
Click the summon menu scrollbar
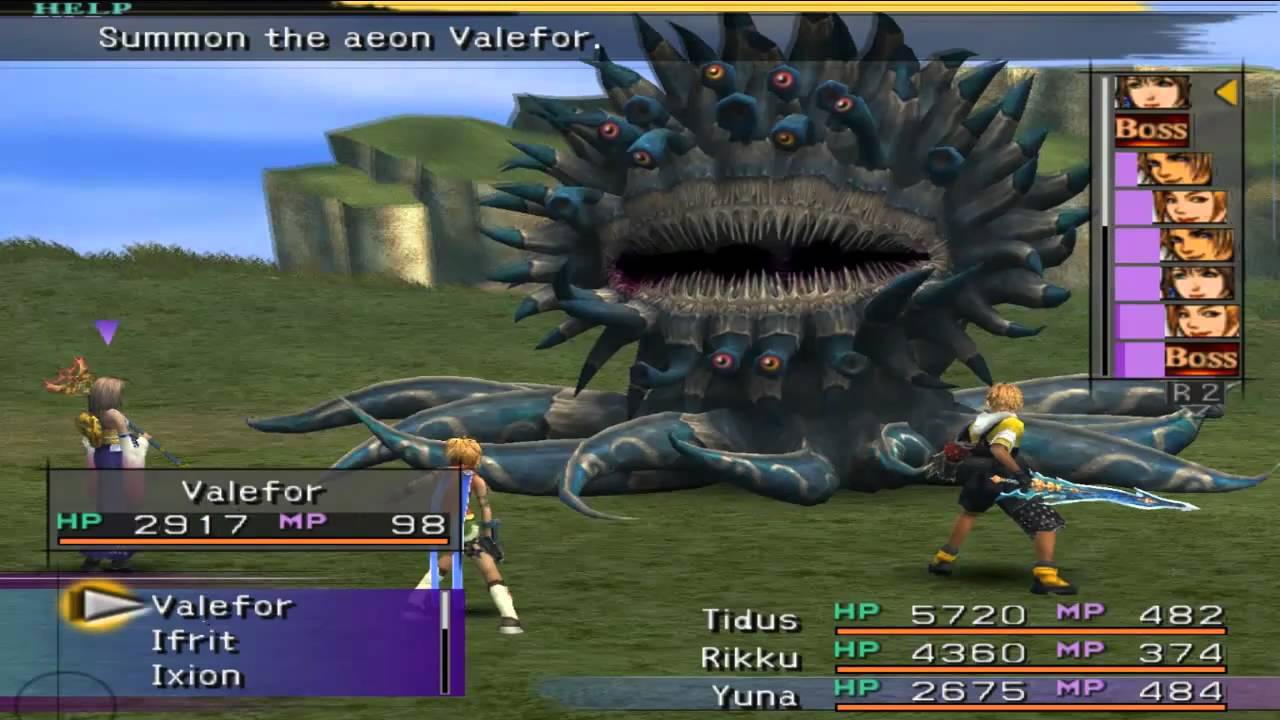445,640
